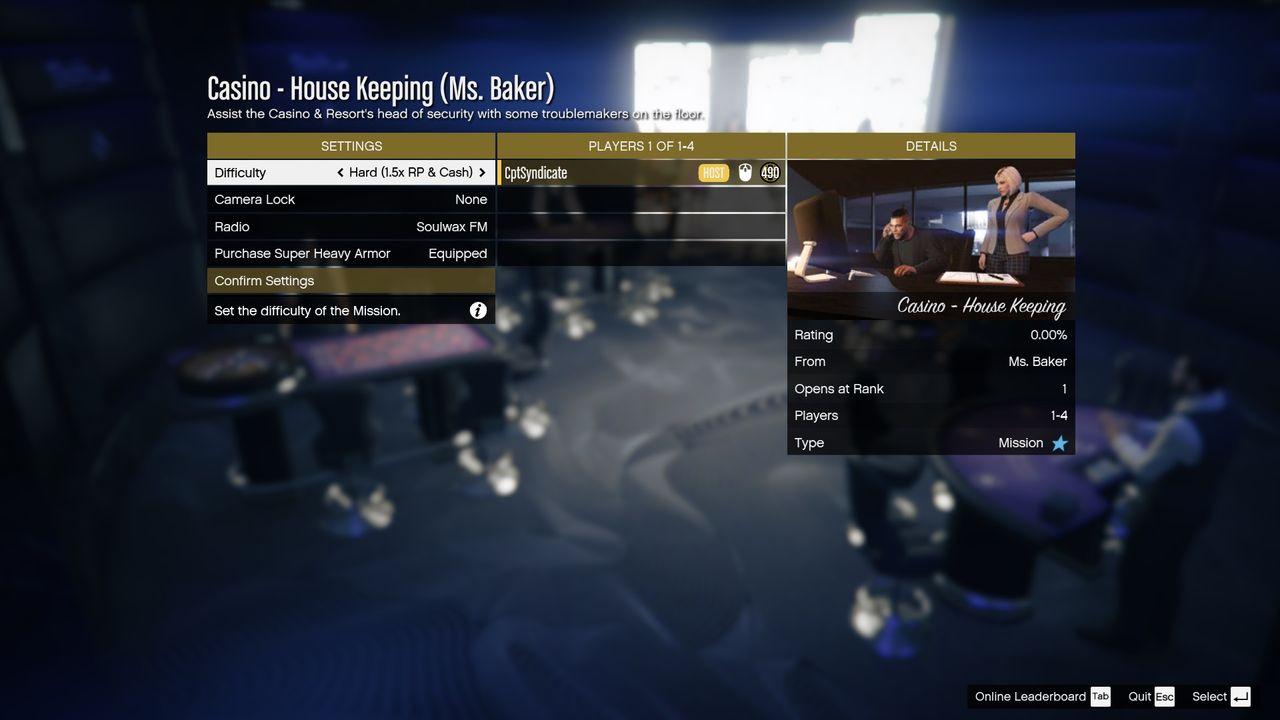Click the Rating 0.00% progress value
Screen dimensions: 1280x720
click(1050, 334)
